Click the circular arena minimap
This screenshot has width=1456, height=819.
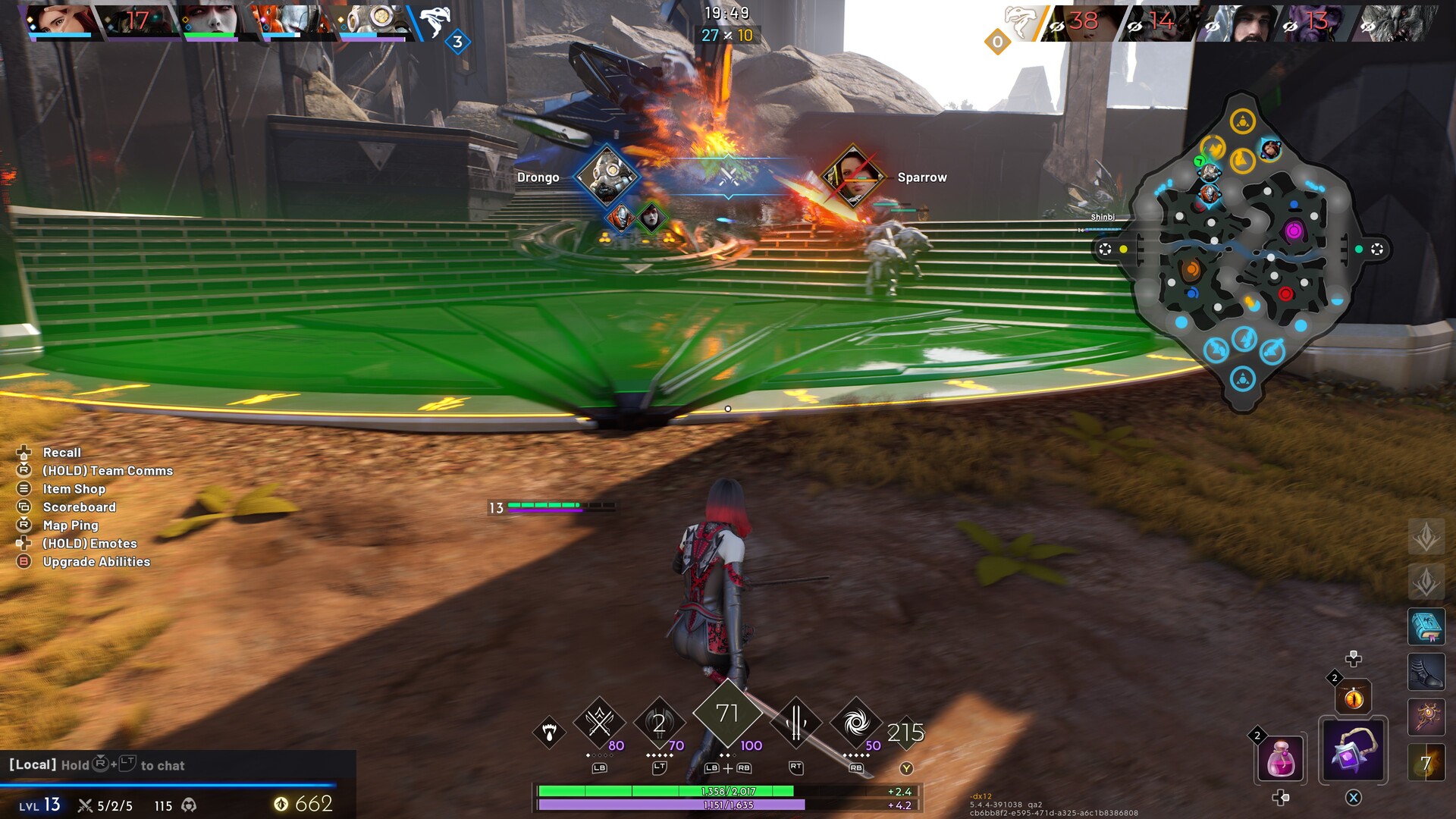(1242, 250)
